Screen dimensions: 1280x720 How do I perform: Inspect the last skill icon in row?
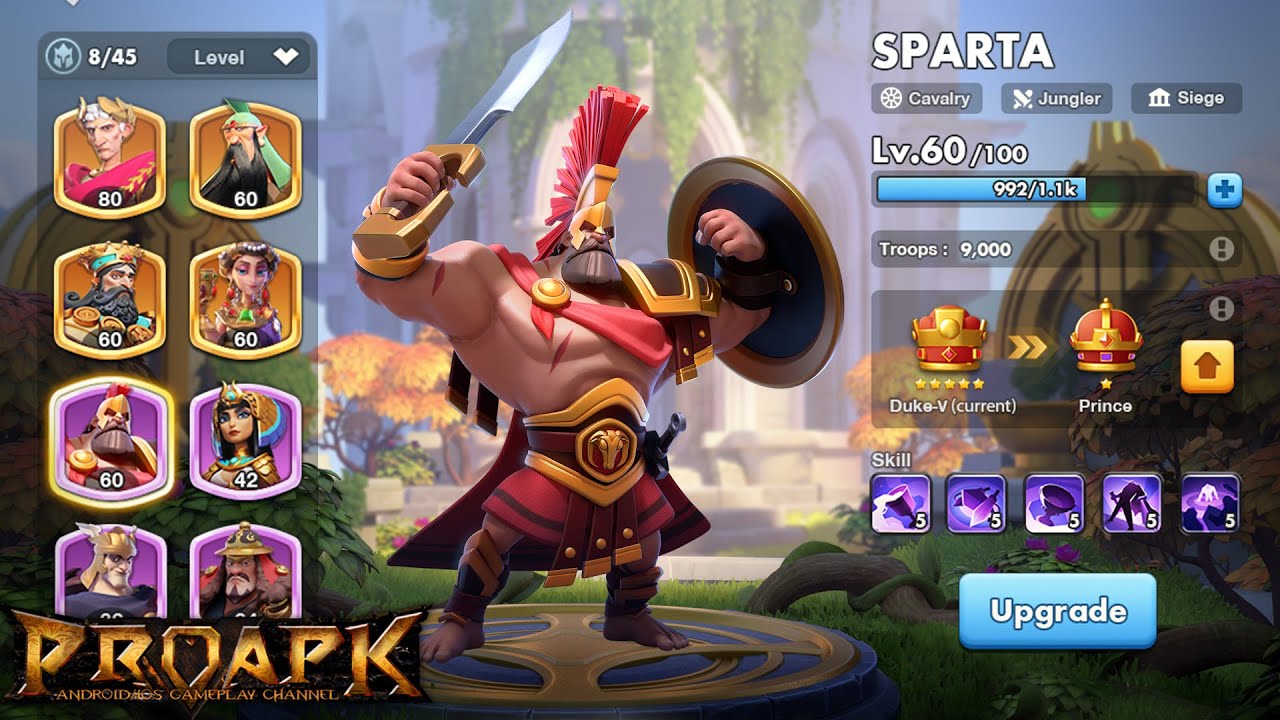(x=1210, y=502)
